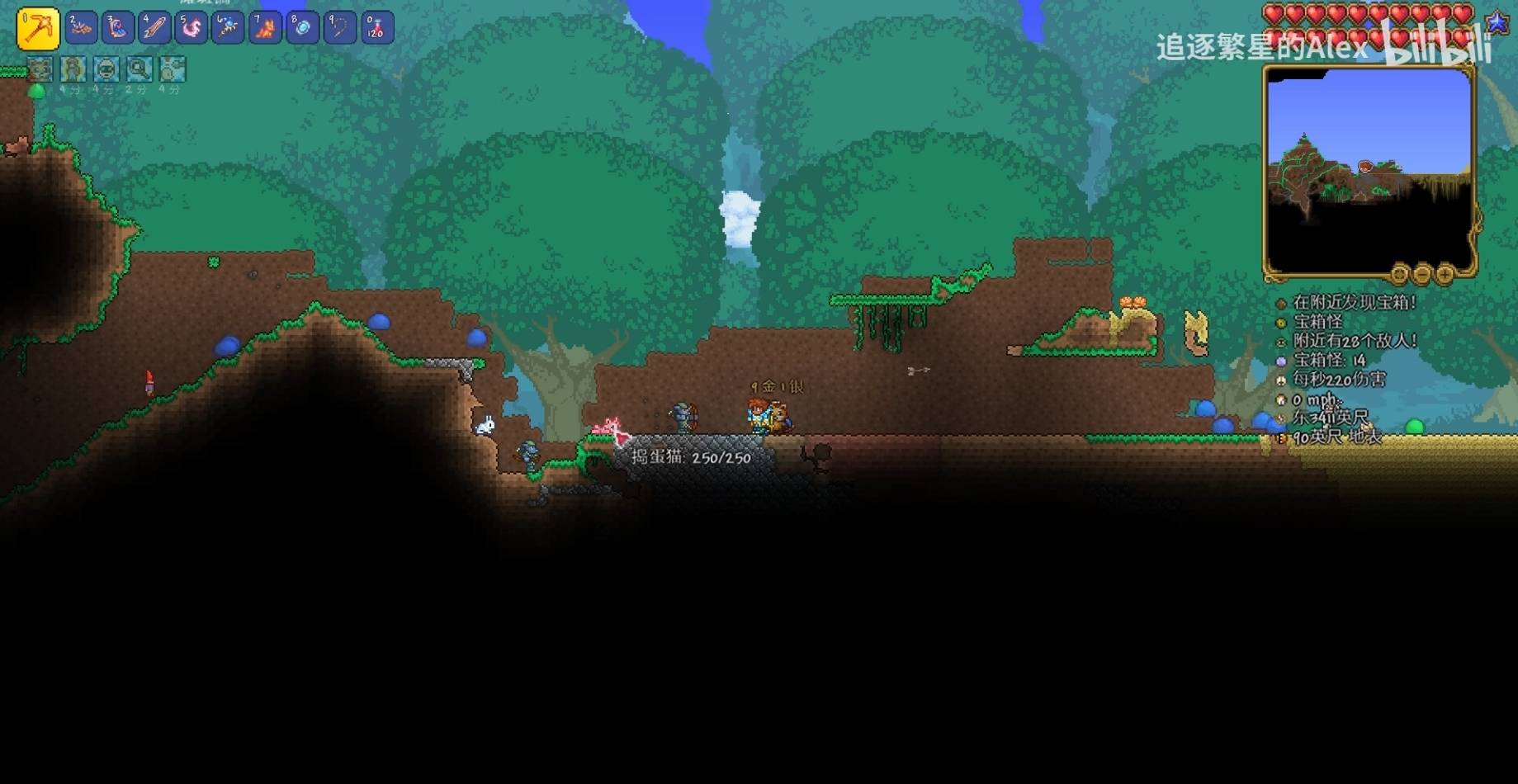Select hotbar slot 2 with the feathery wings item
Image resolution: width=1518 pixels, height=784 pixels.
click(81, 28)
